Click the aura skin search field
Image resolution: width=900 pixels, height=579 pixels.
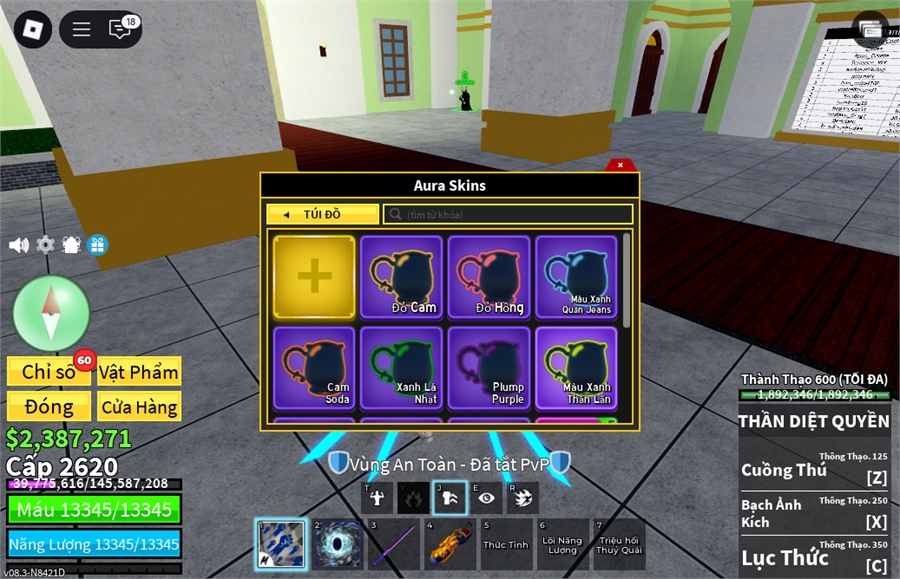tap(508, 214)
